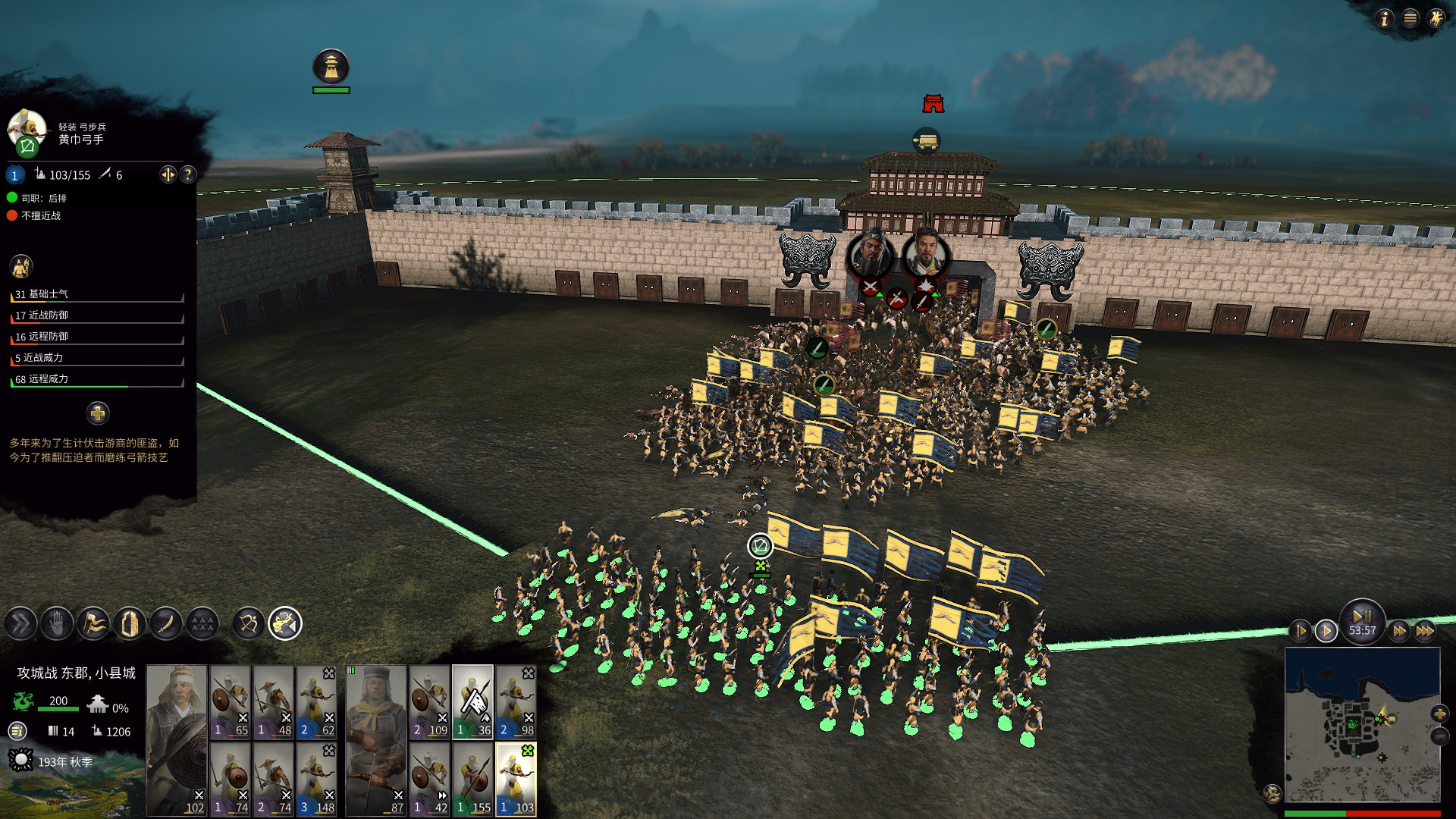Open the question mark unit help

click(x=188, y=174)
